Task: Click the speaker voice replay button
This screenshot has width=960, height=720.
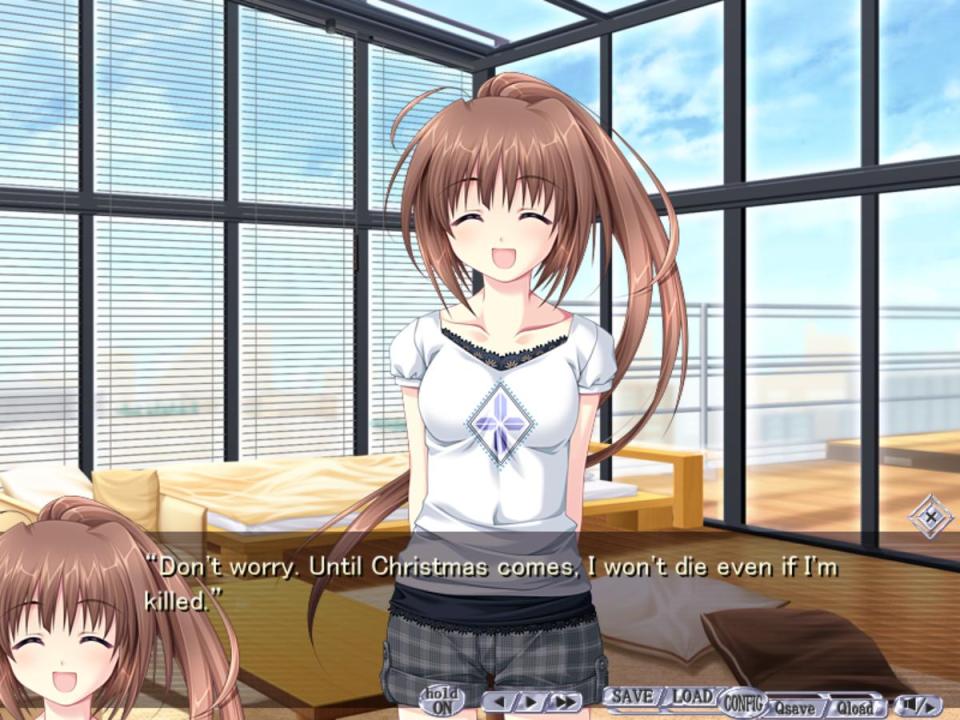Action: 917,705
